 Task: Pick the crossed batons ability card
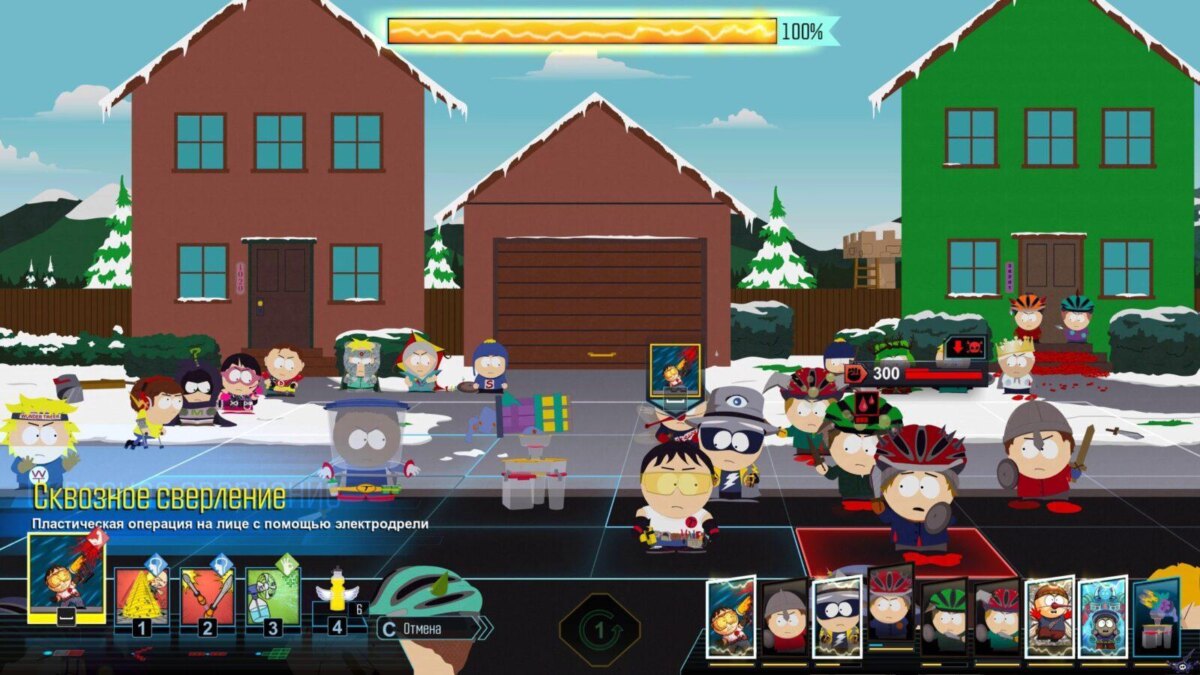pyautogui.click(x=207, y=596)
